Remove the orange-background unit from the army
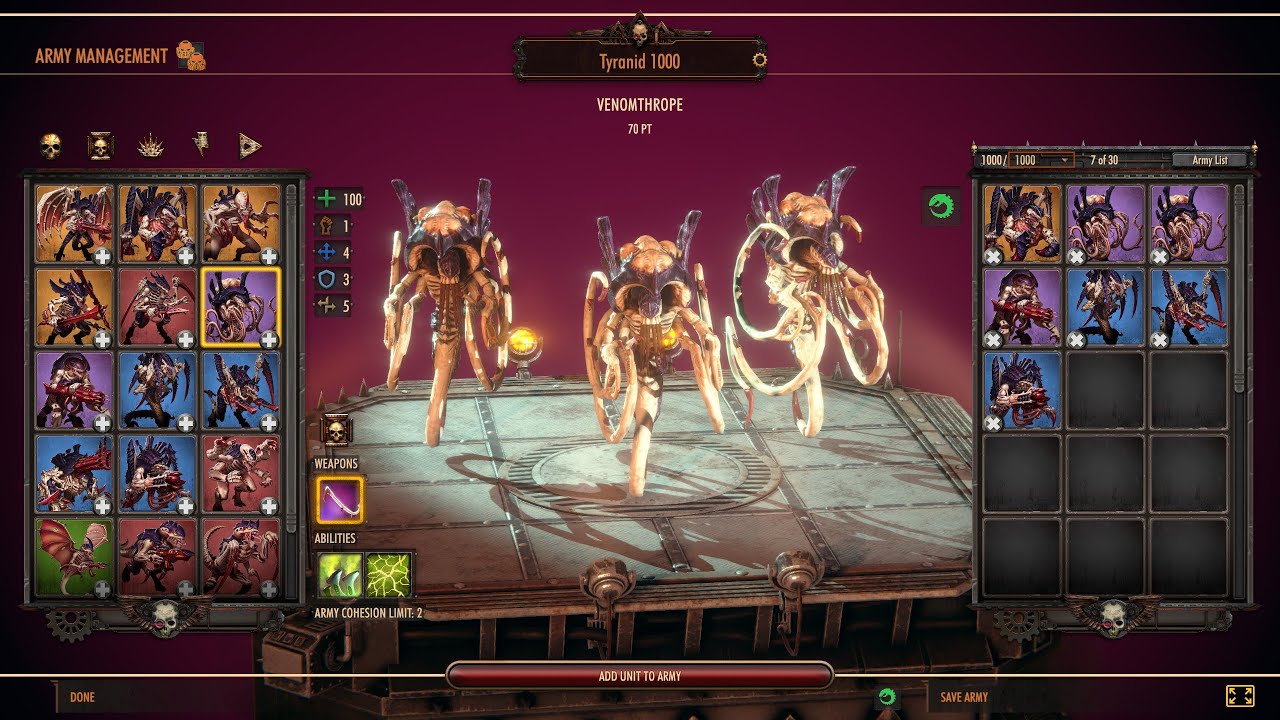Screen dimensions: 1280x720 click(993, 257)
